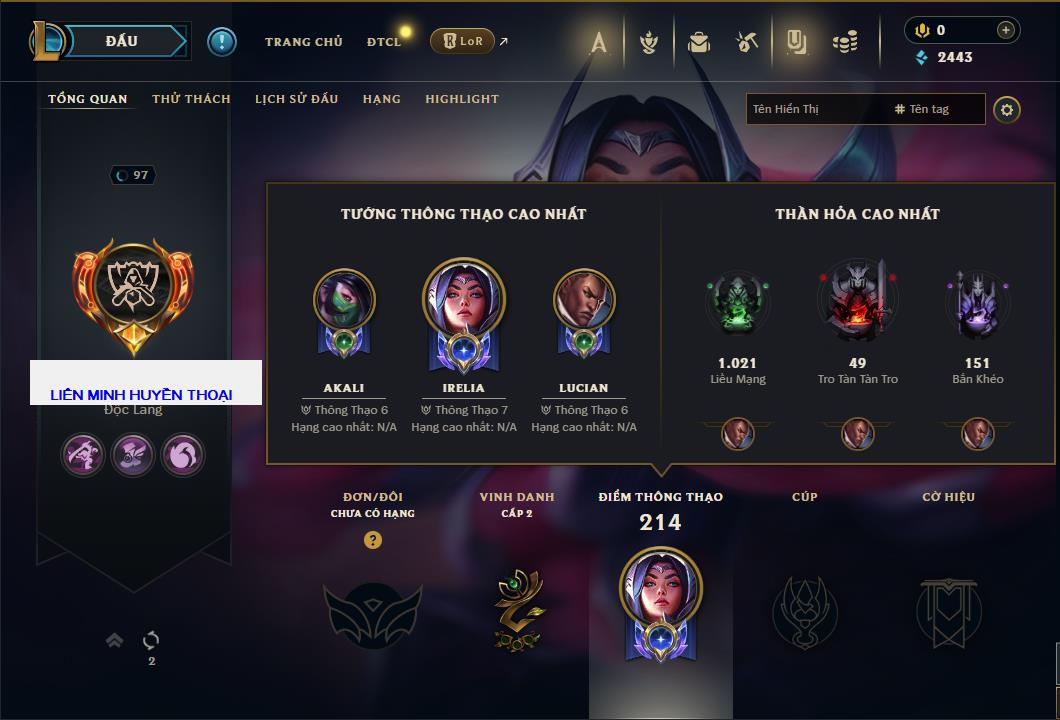Show the HIGHLIGHT tab
Screen dimensions: 1060x720
click(461, 99)
